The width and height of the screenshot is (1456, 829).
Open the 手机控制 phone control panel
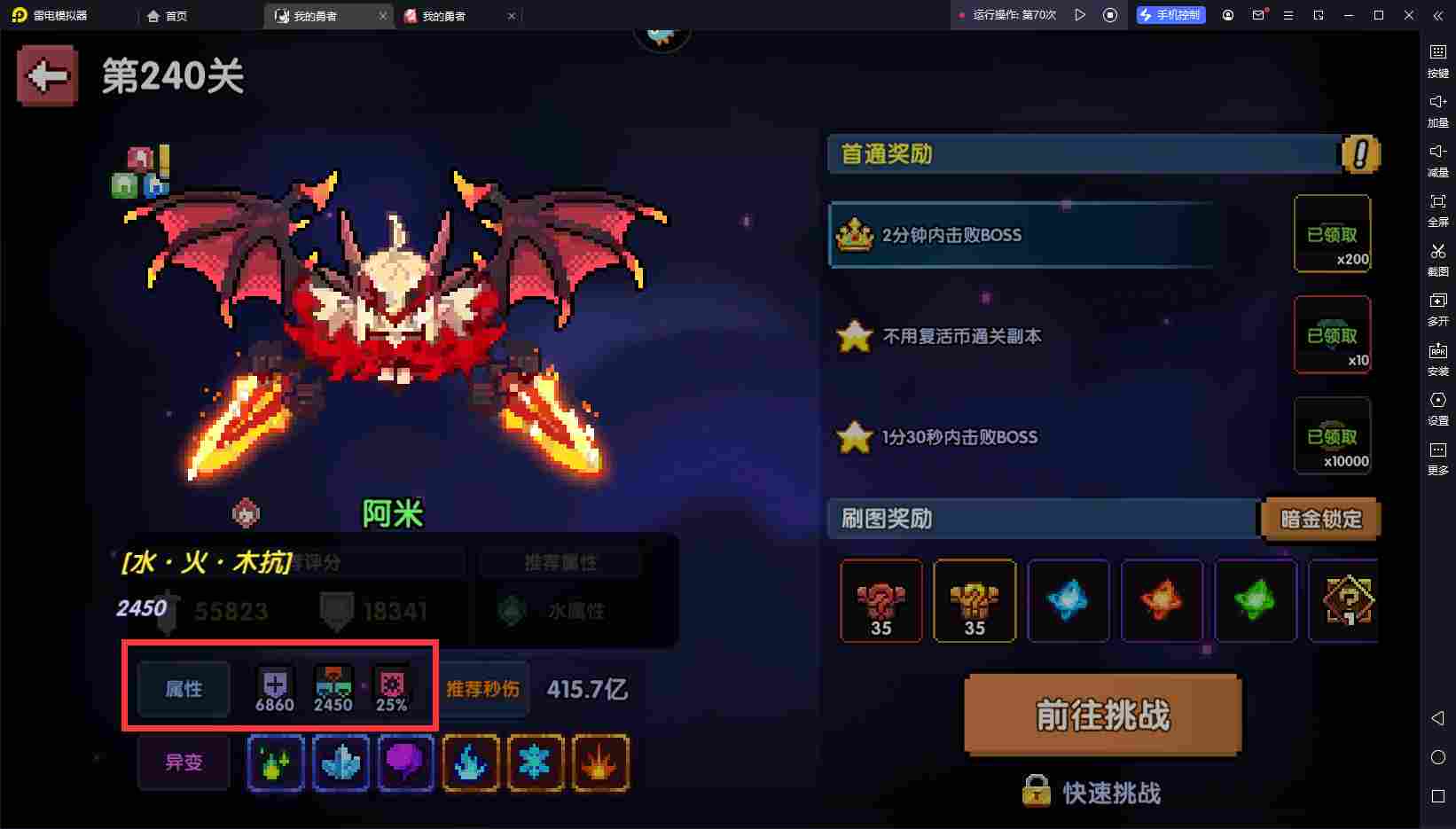(x=1170, y=14)
